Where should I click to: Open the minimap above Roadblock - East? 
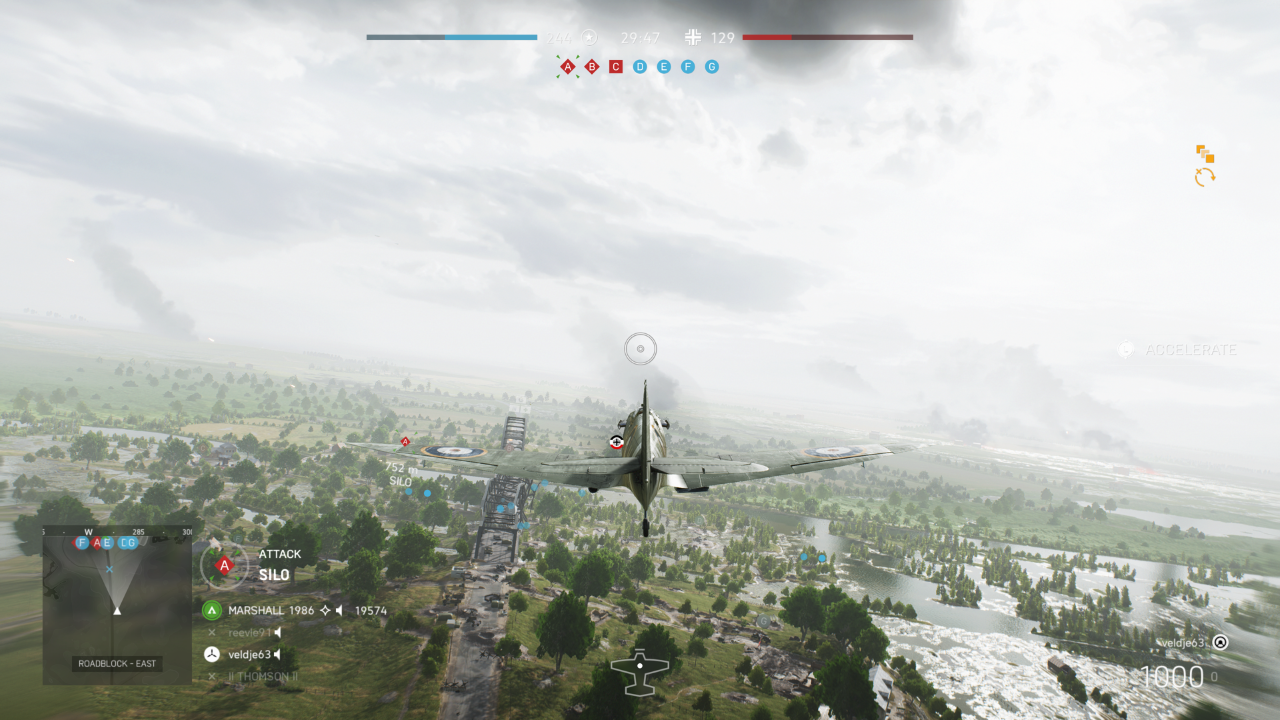pos(117,597)
